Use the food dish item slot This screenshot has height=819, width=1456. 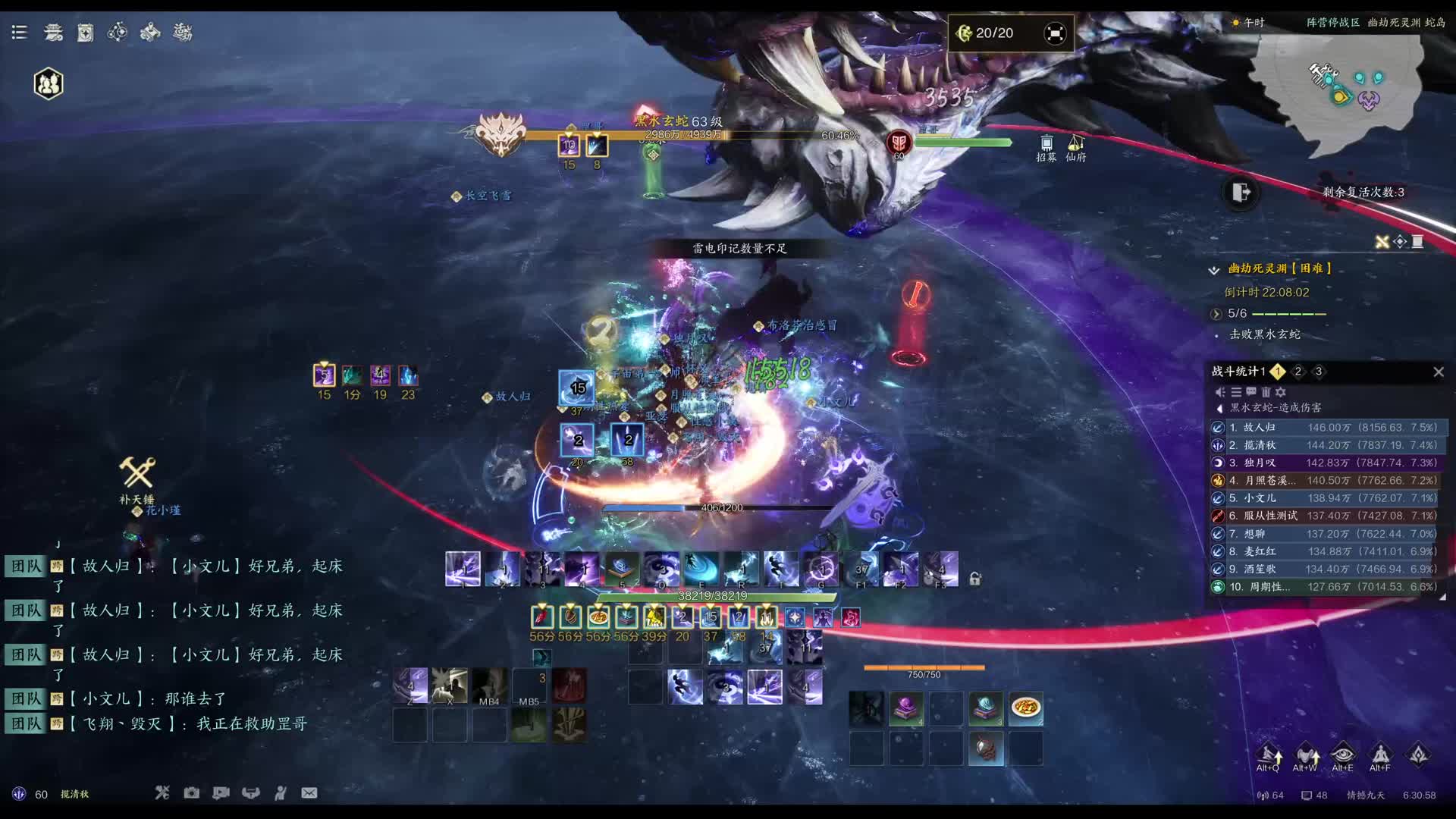click(1025, 708)
